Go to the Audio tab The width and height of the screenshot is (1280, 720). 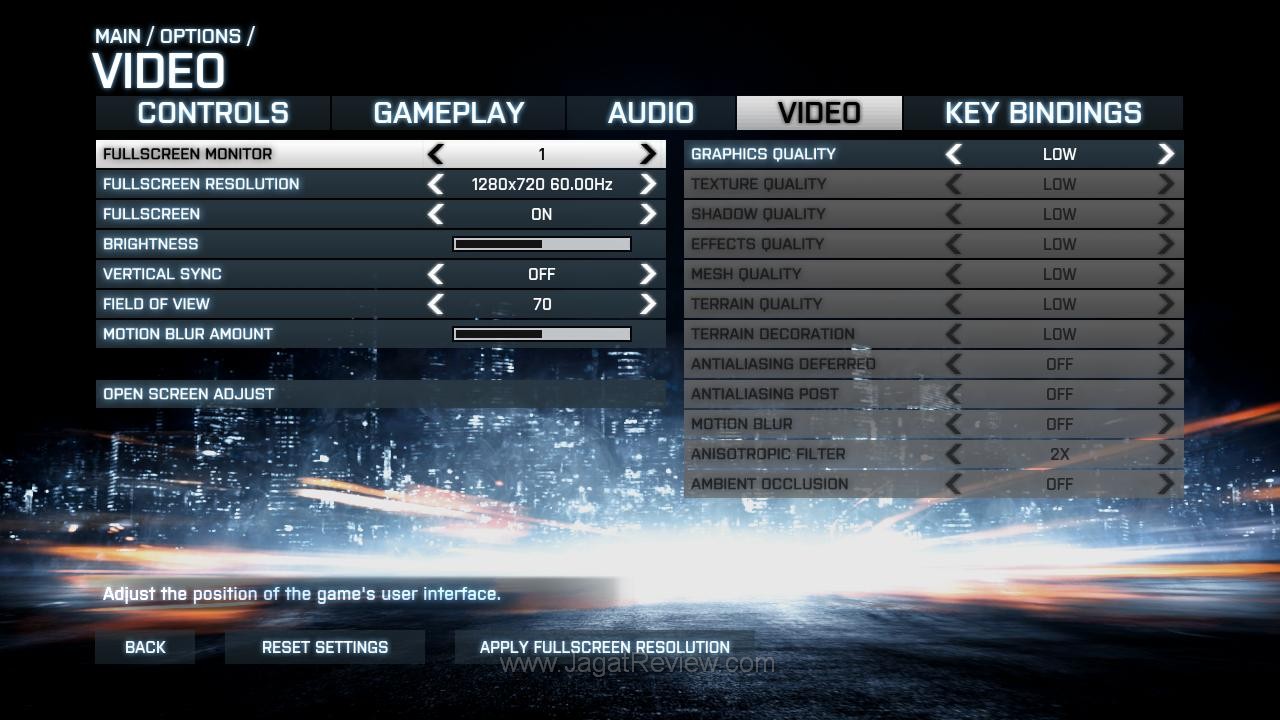(650, 113)
